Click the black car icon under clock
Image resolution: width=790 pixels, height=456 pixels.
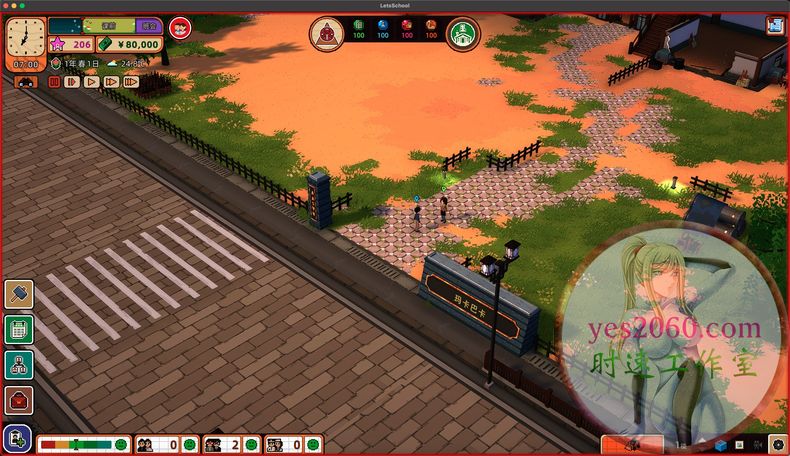coord(27,82)
